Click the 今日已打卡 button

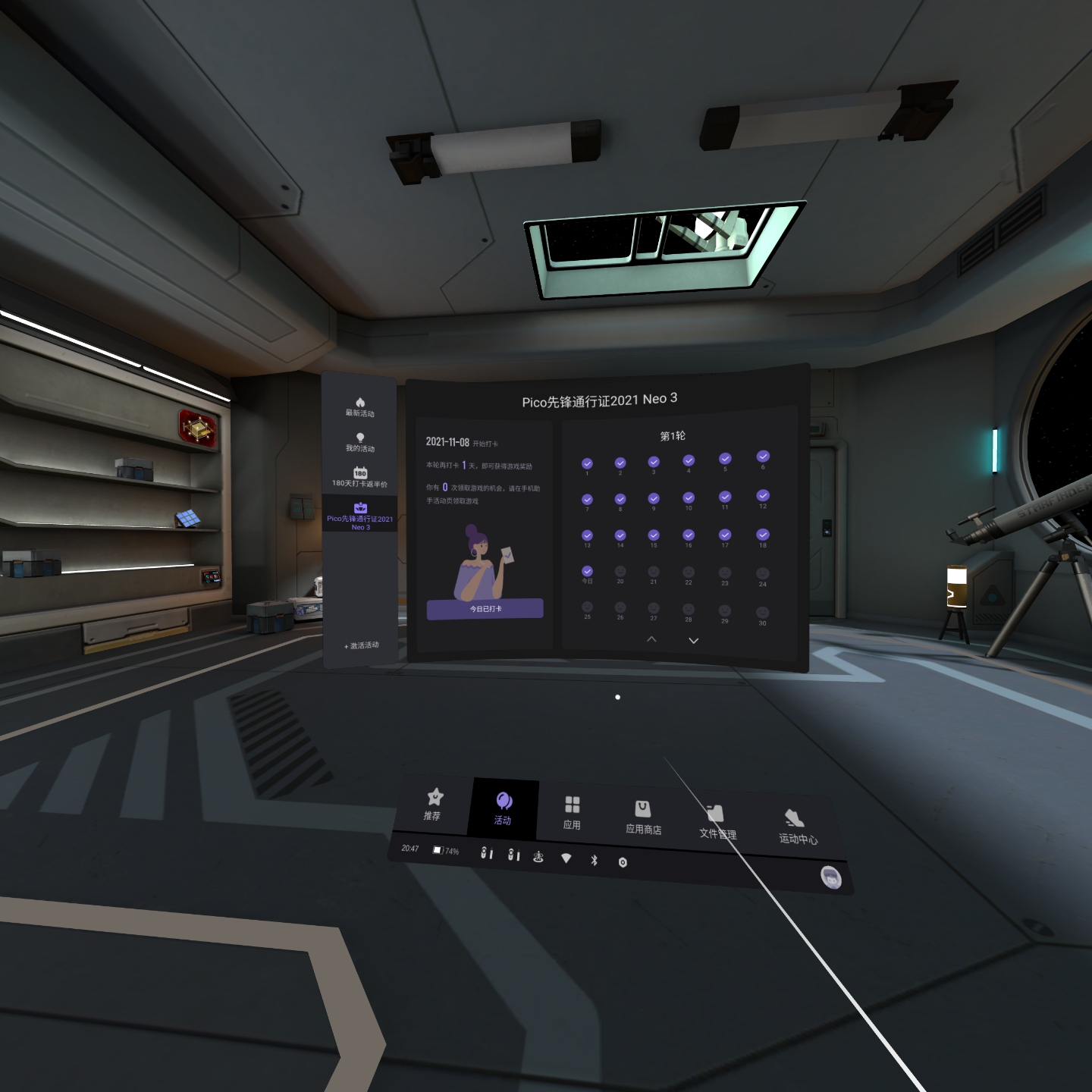coord(485,610)
